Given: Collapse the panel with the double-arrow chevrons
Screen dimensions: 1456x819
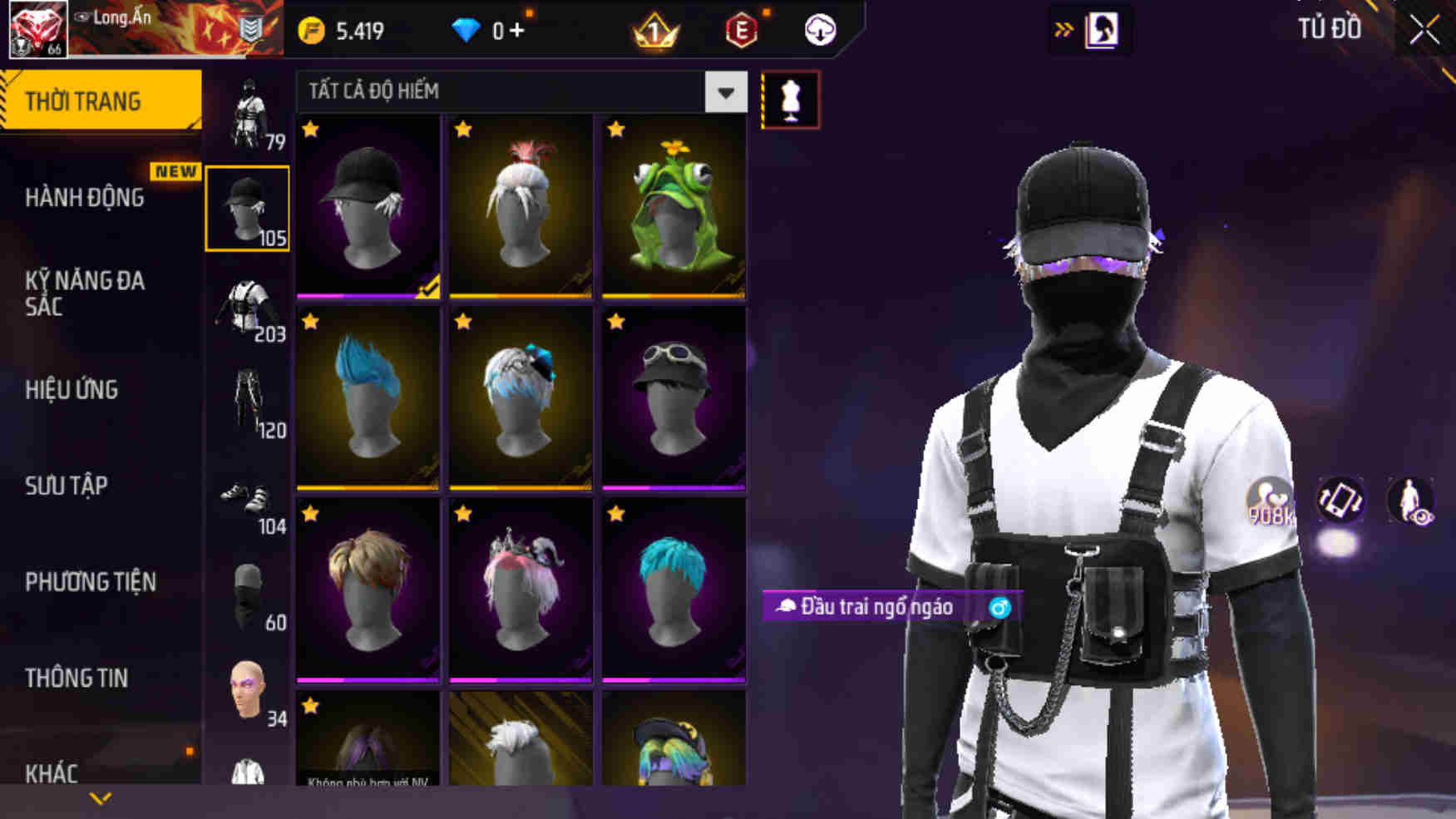Looking at the screenshot, I should coord(1064,27).
